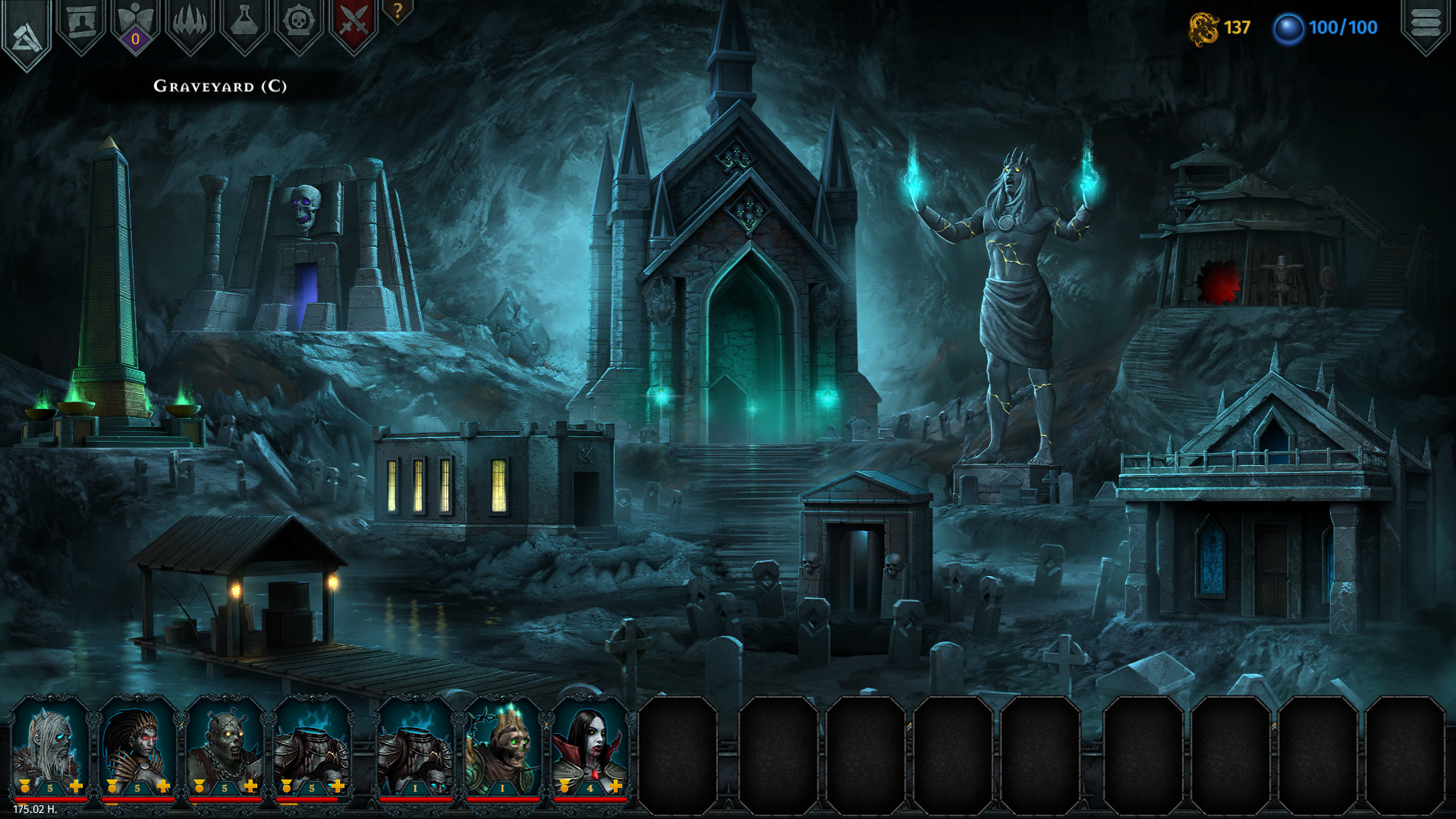The height and width of the screenshot is (819, 1456).
Task: Click the gold dragon currency icon
Action: pos(1205,29)
